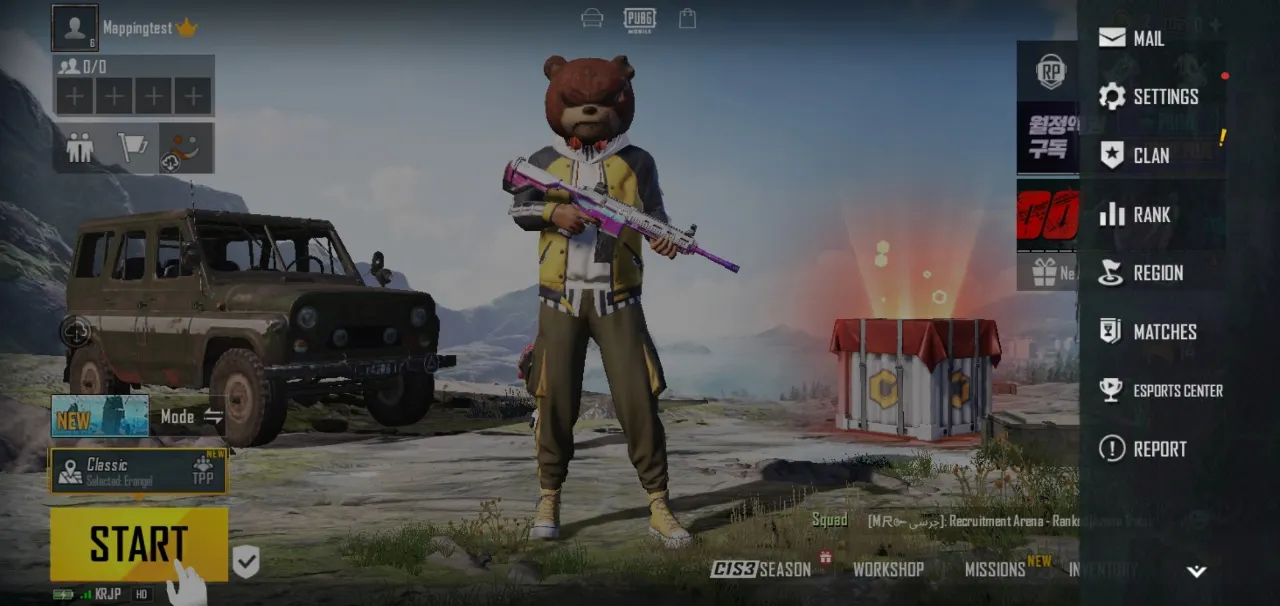
Task: Open the CIS3 Season tab
Action: 761,569
